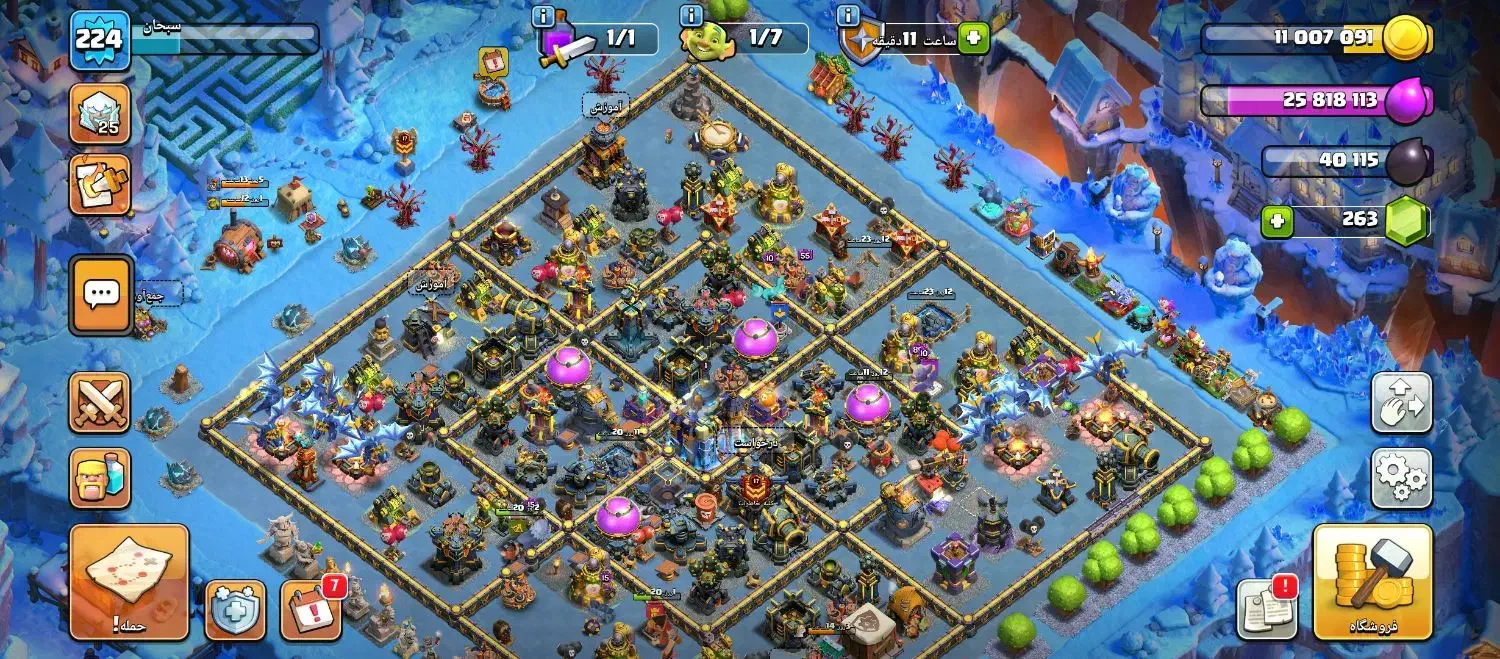The width and height of the screenshot is (1500, 659).
Task: Open the league badge showing 25
Action: 100,114
